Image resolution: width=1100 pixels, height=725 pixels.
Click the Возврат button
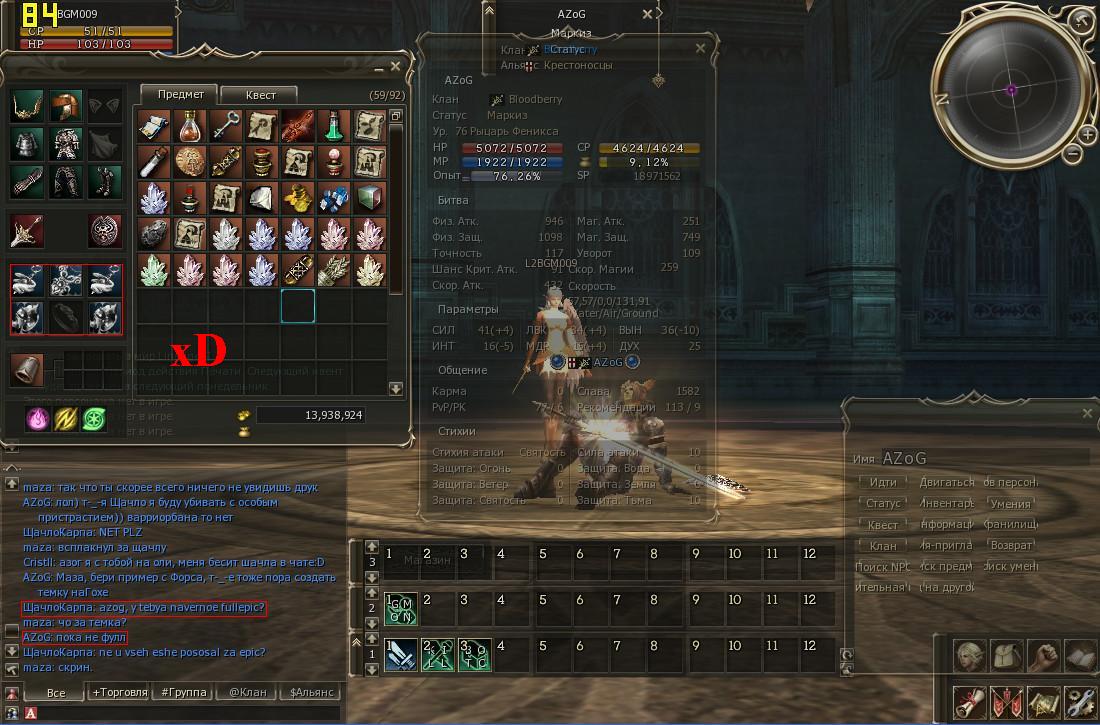point(1011,546)
